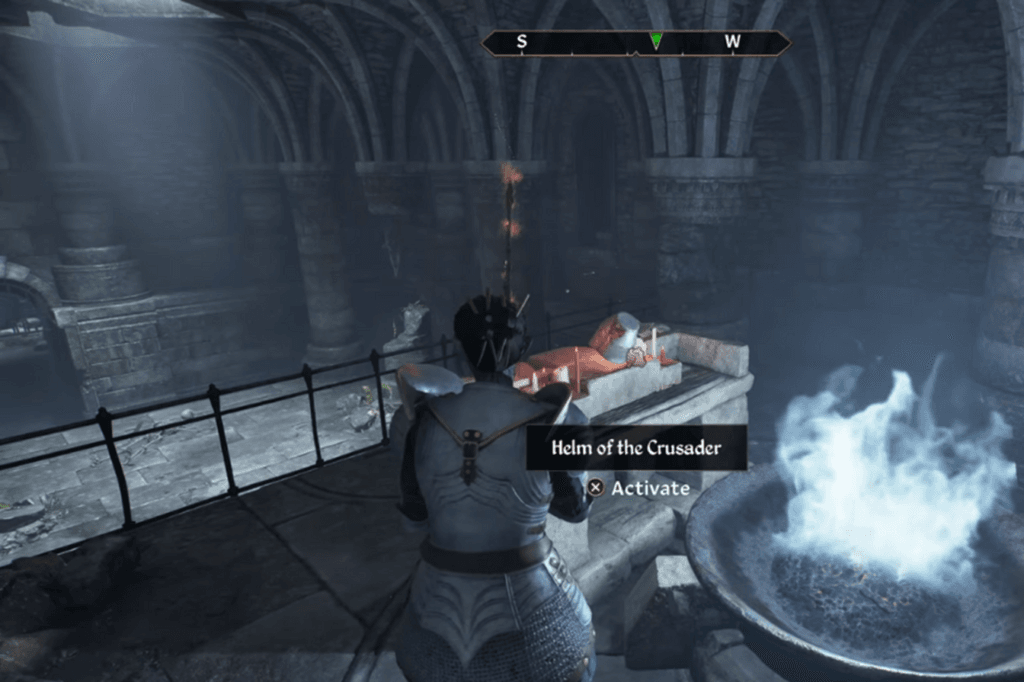Click the green quest marker on the compass

click(x=655, y=42)
